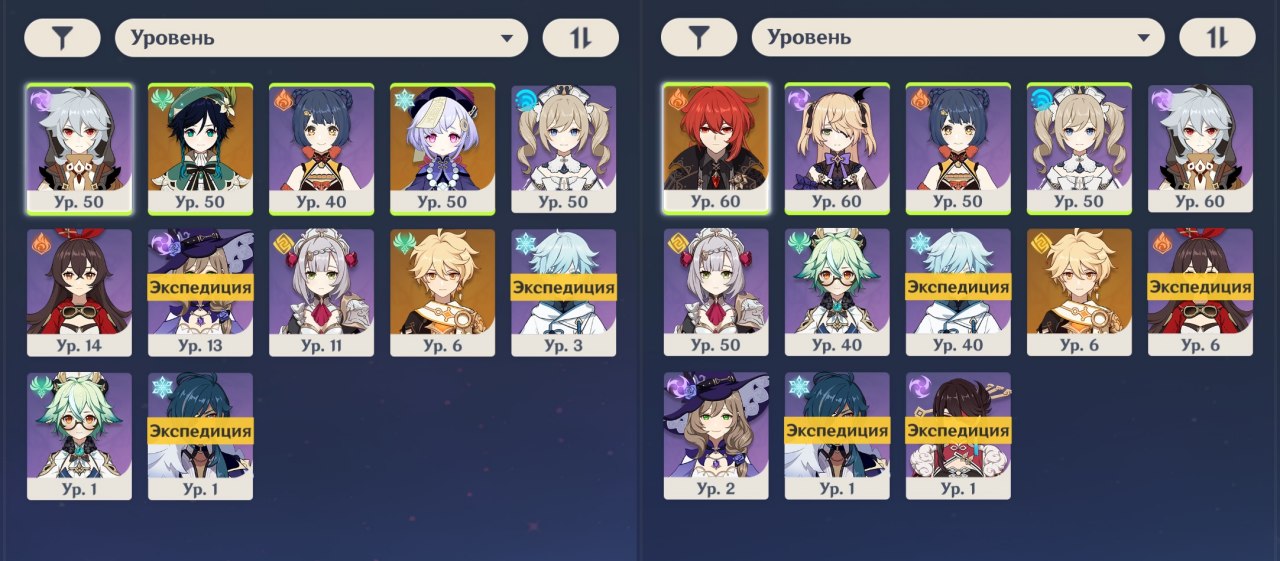Screen dimensions: 1280x561
Task: Choose the level 1 Sucrose card
Action: (x=80, y=436)
